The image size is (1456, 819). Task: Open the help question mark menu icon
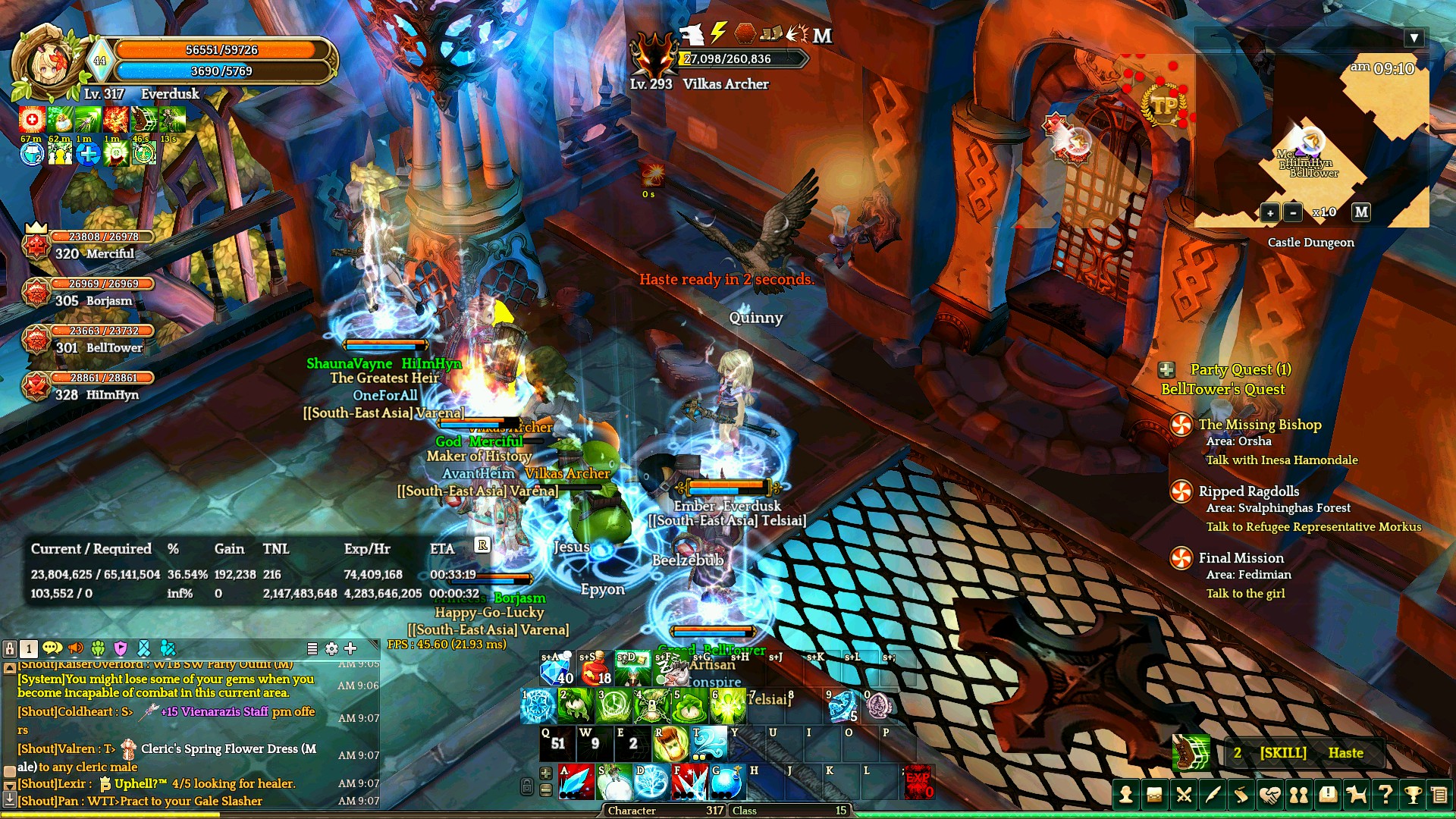(x=1385, y=795)
